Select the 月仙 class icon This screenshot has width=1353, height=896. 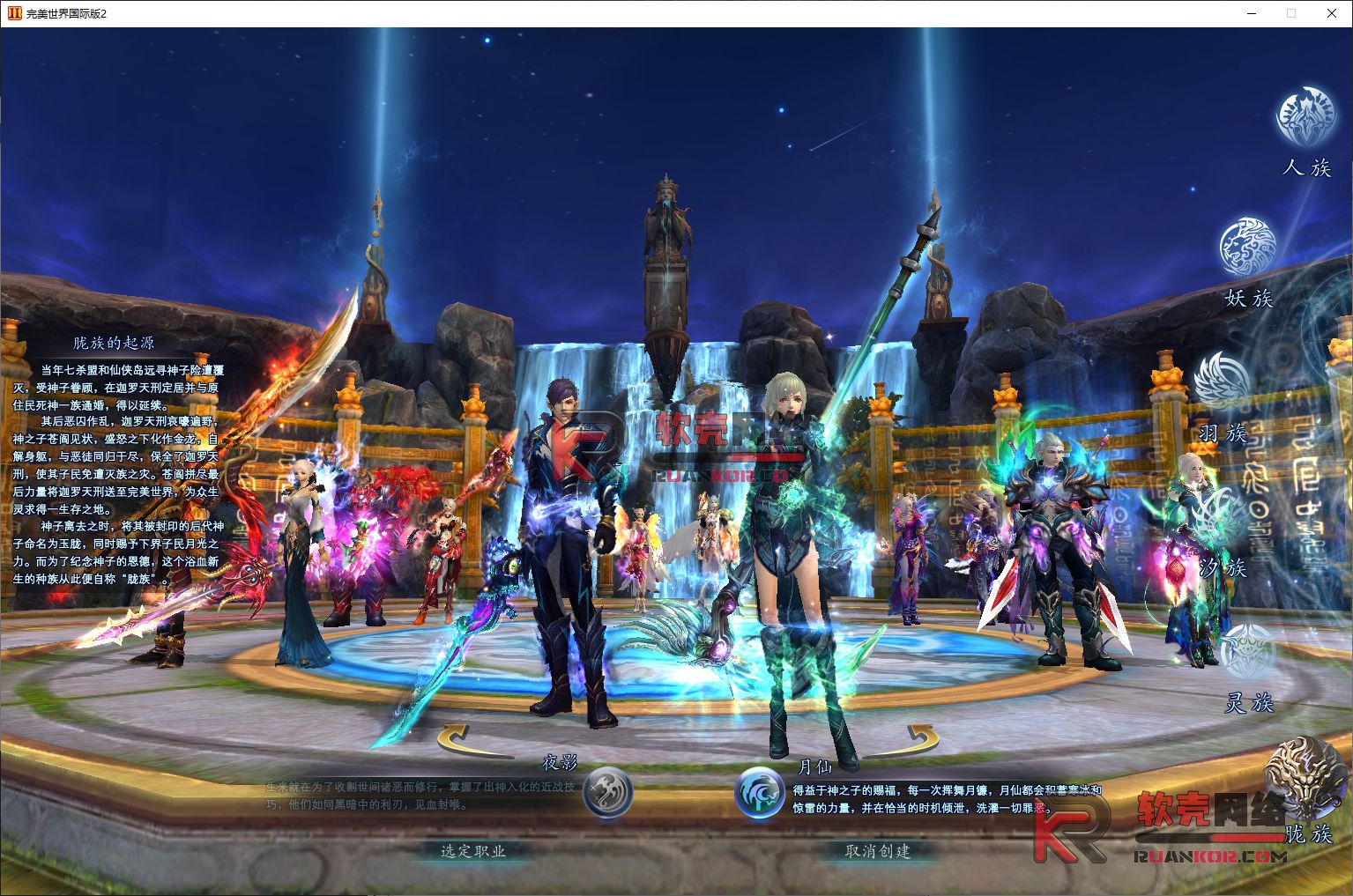click(x=760, y=791)
